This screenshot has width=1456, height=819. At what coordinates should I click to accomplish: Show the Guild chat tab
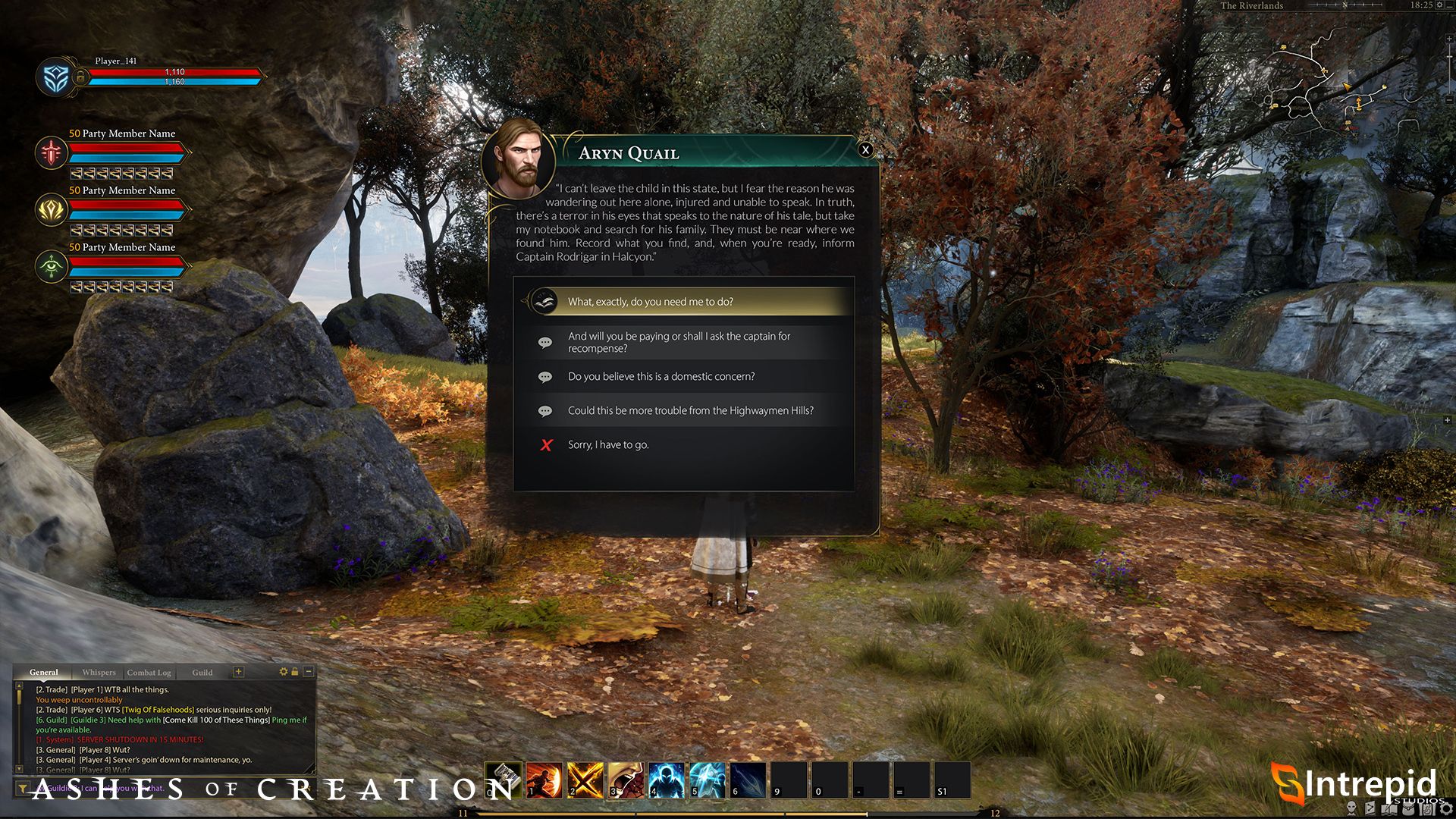pyautogui.click(x=202, y=673)
